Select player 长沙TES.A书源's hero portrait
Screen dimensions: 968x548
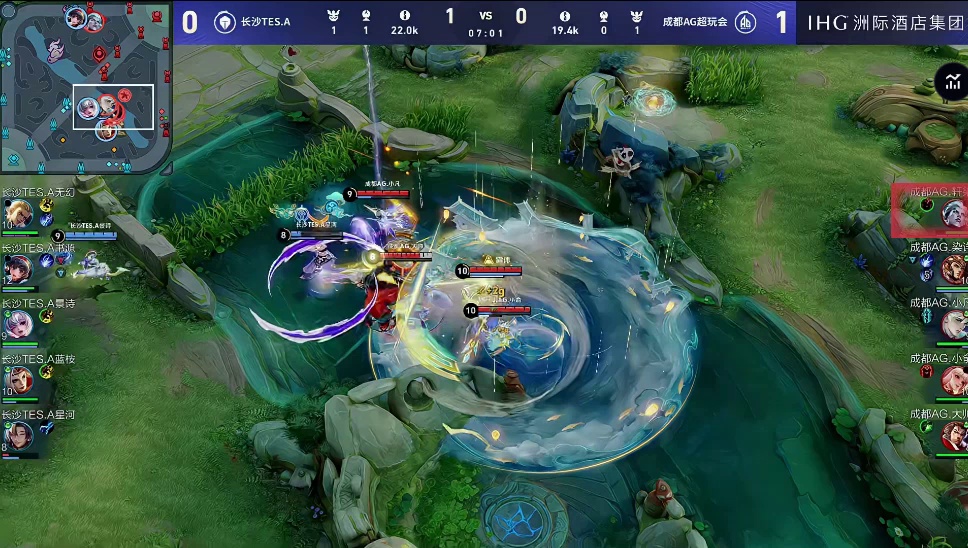(18, 269)
